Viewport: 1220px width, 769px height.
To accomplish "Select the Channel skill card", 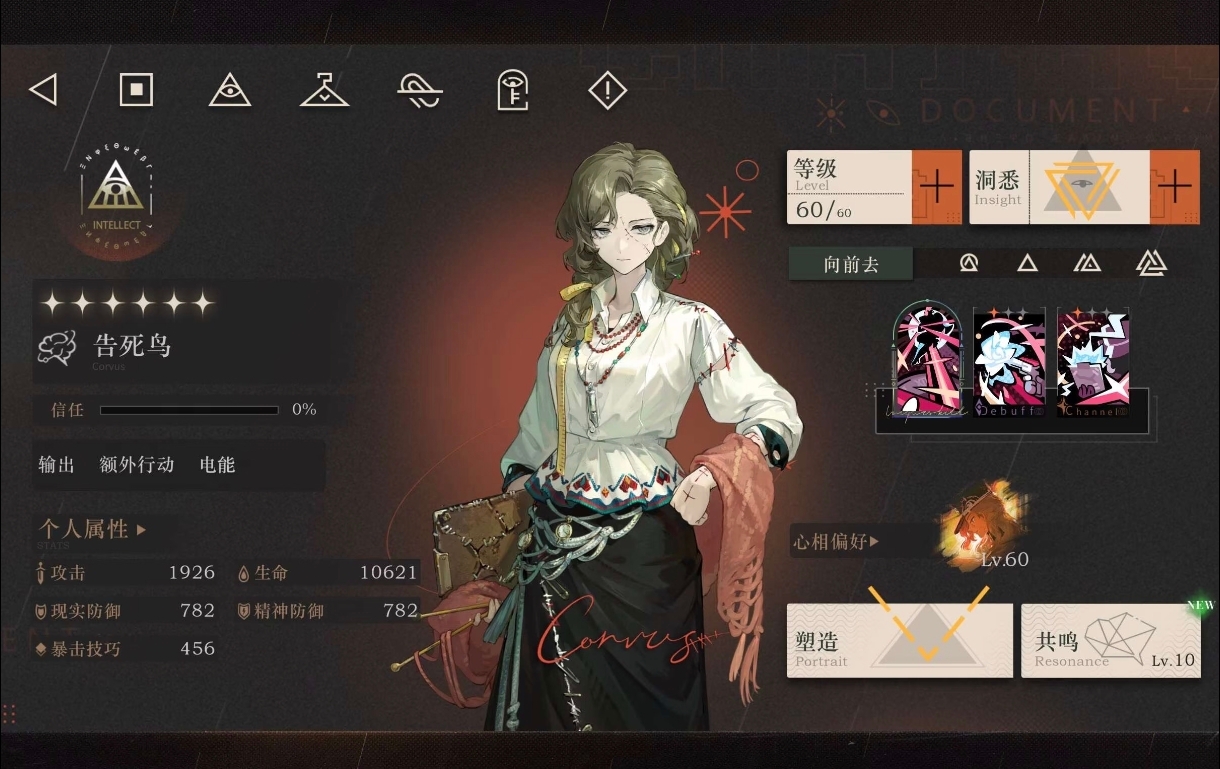I will click(1092, 362).
